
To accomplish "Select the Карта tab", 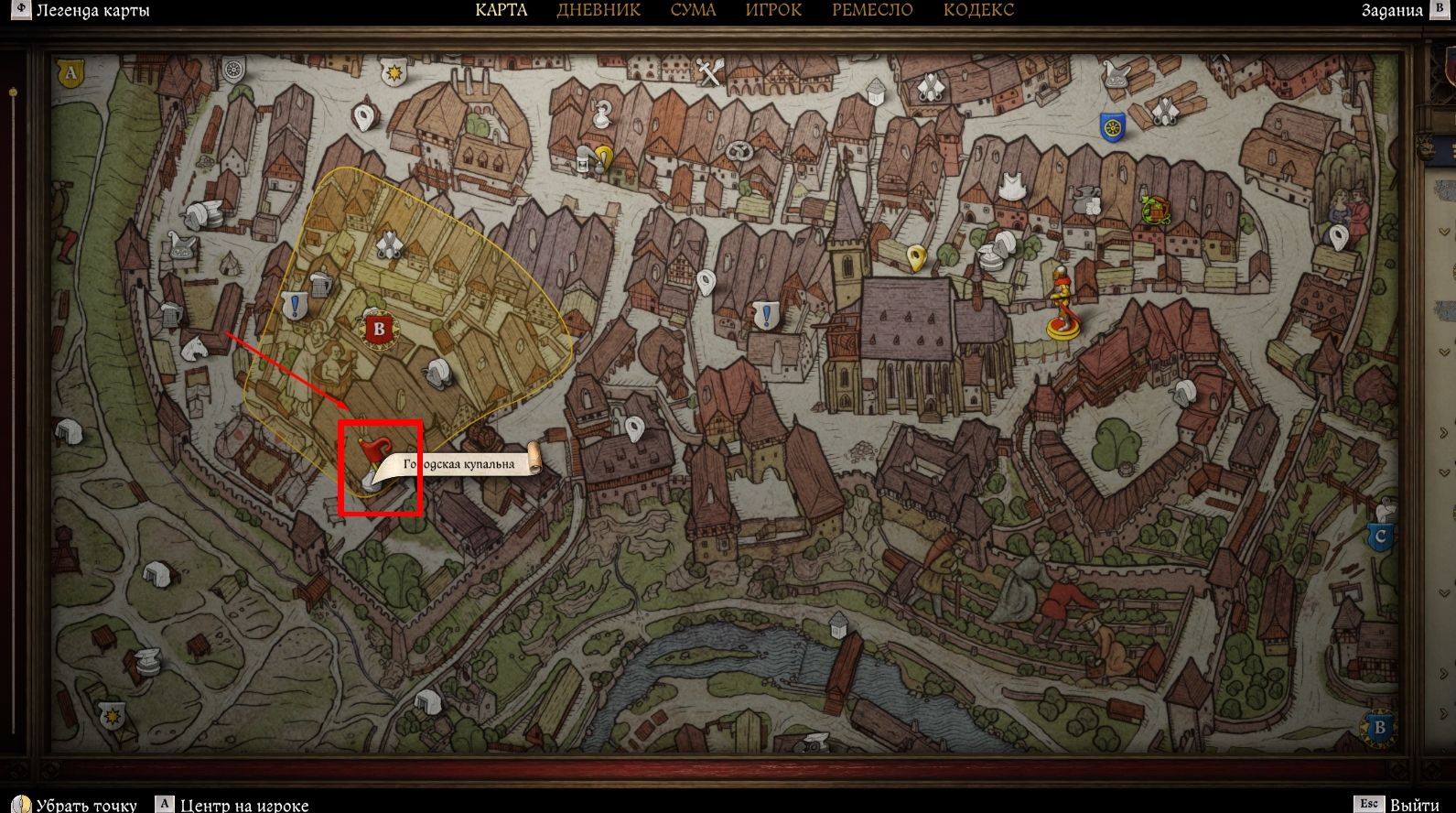I will 502,10.
